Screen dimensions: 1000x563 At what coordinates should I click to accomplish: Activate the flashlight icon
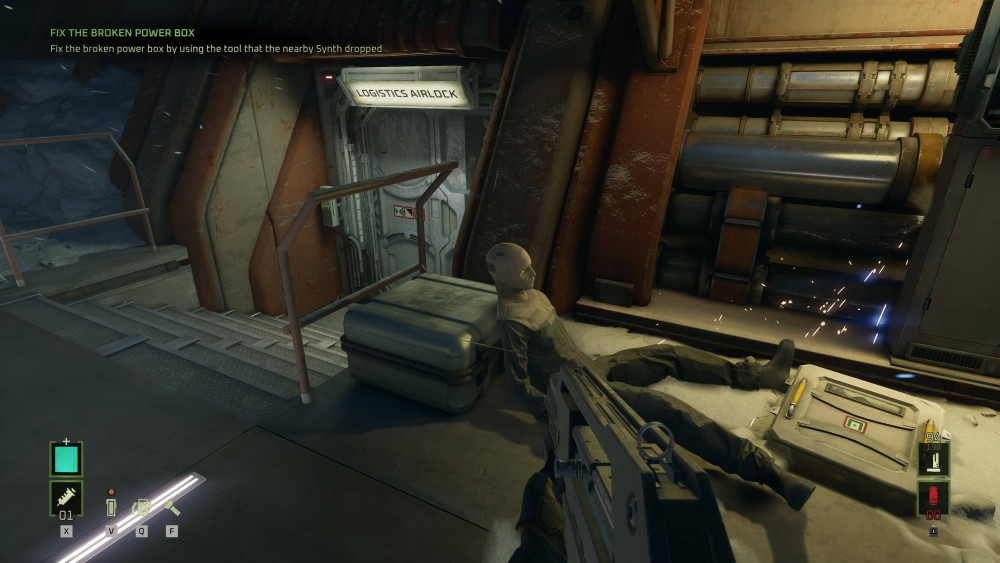(x=171, y=507)
